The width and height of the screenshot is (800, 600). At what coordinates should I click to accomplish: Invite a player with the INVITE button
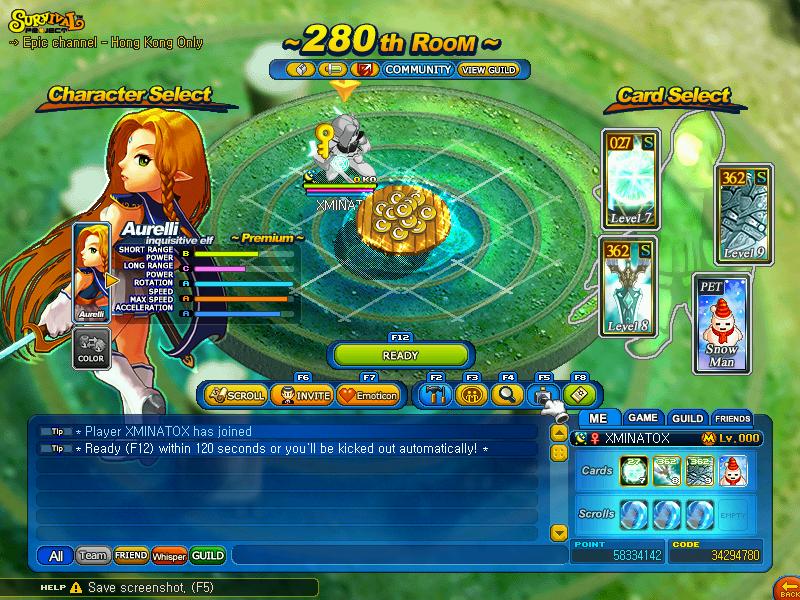[301, 395]
